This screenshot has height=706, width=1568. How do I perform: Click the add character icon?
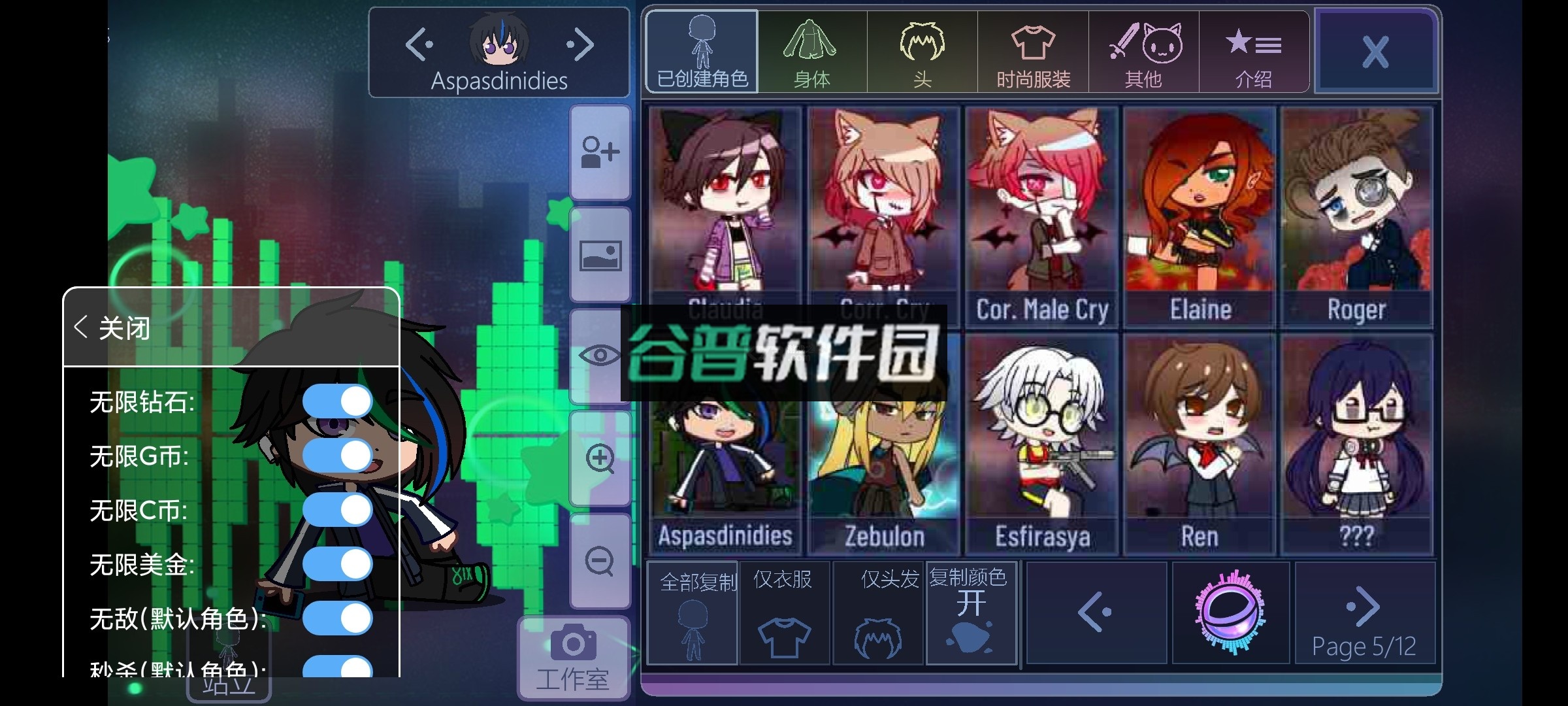tap(600, 152)
